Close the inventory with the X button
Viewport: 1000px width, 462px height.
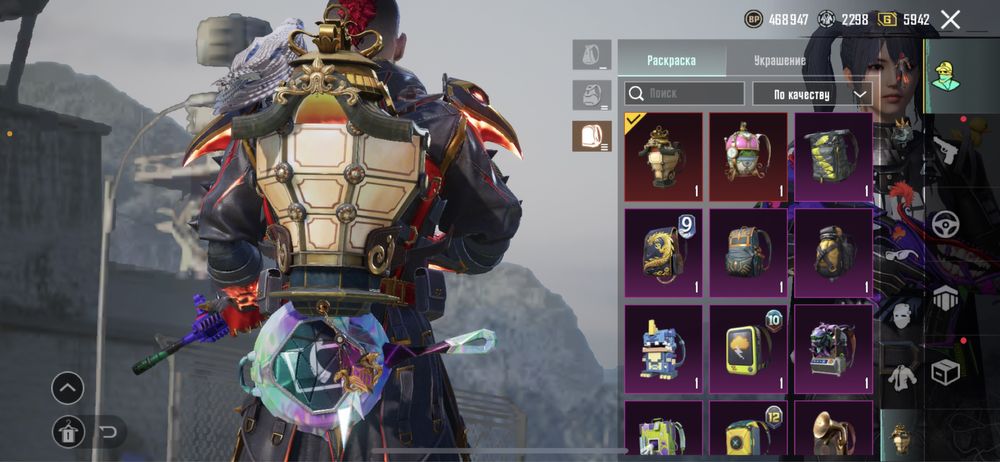pos(950,19)
